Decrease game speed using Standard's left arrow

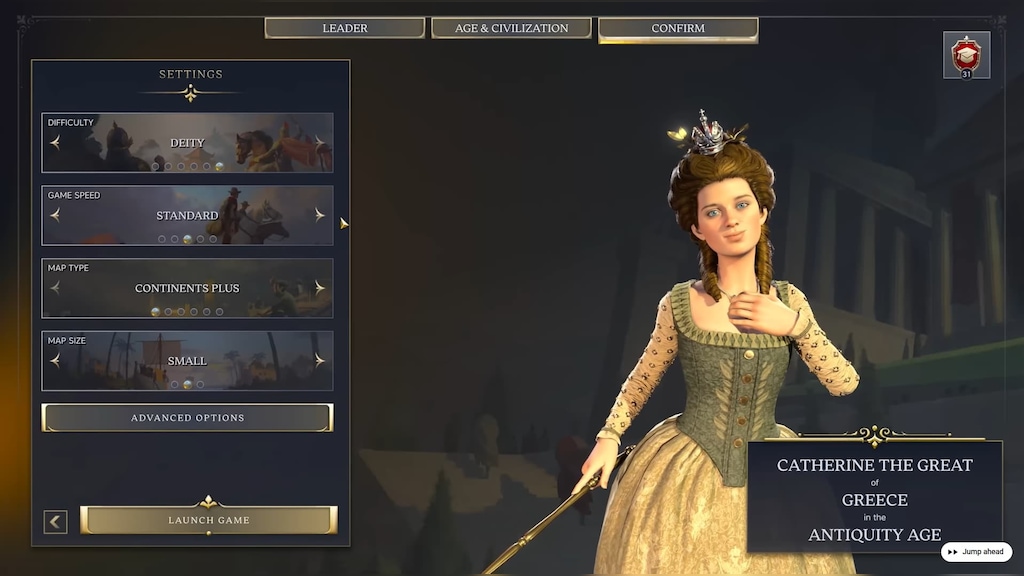(55, 215)
